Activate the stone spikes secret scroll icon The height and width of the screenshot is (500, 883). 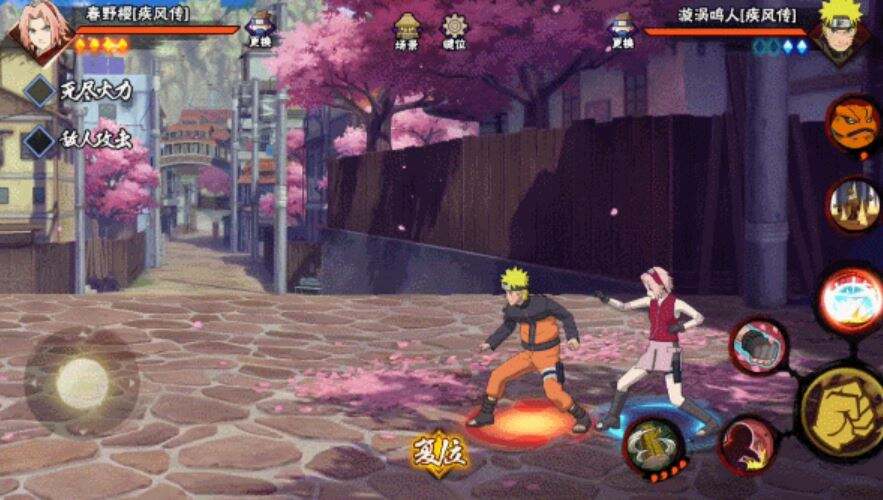[853, 204]
